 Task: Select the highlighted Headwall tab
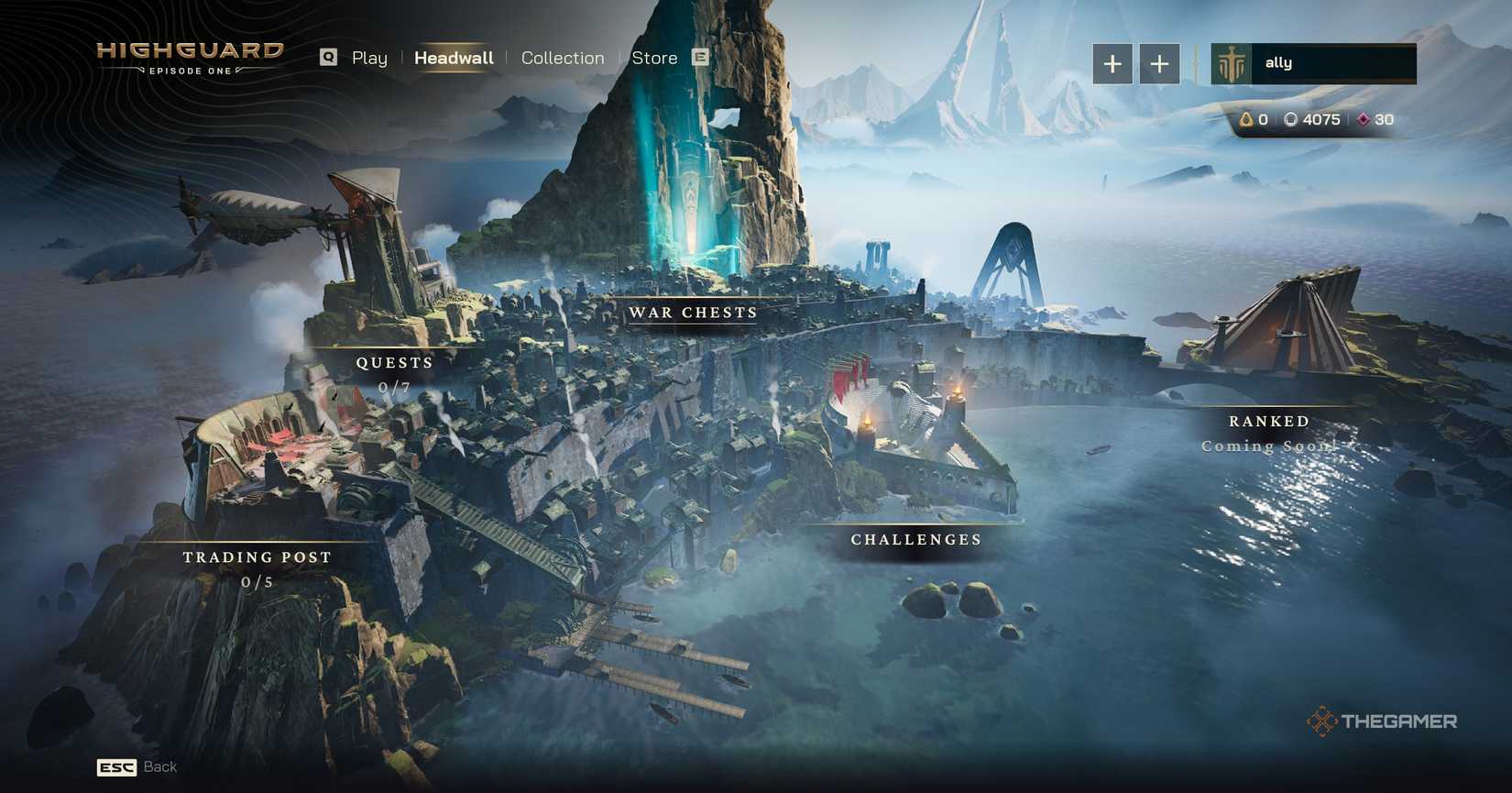(x=454, y=57)
